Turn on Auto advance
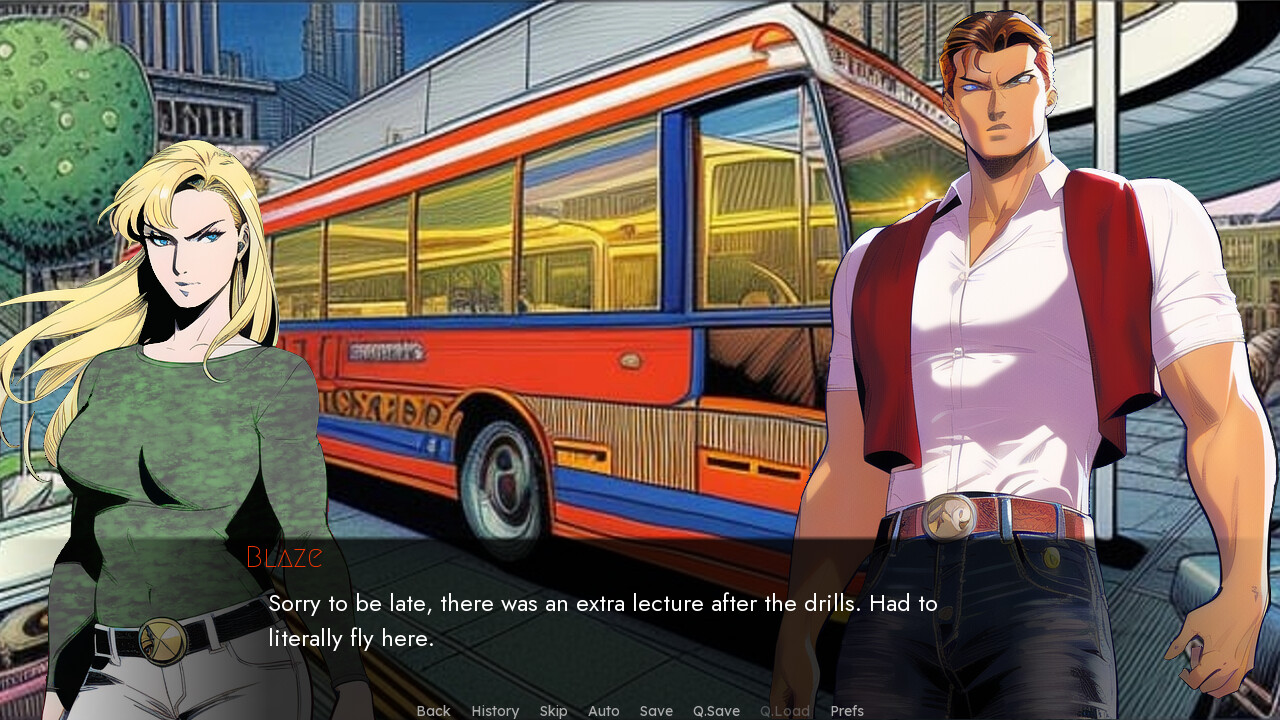Image resolution: width=1280 pixels, height=720 pixels. [603, 711]
